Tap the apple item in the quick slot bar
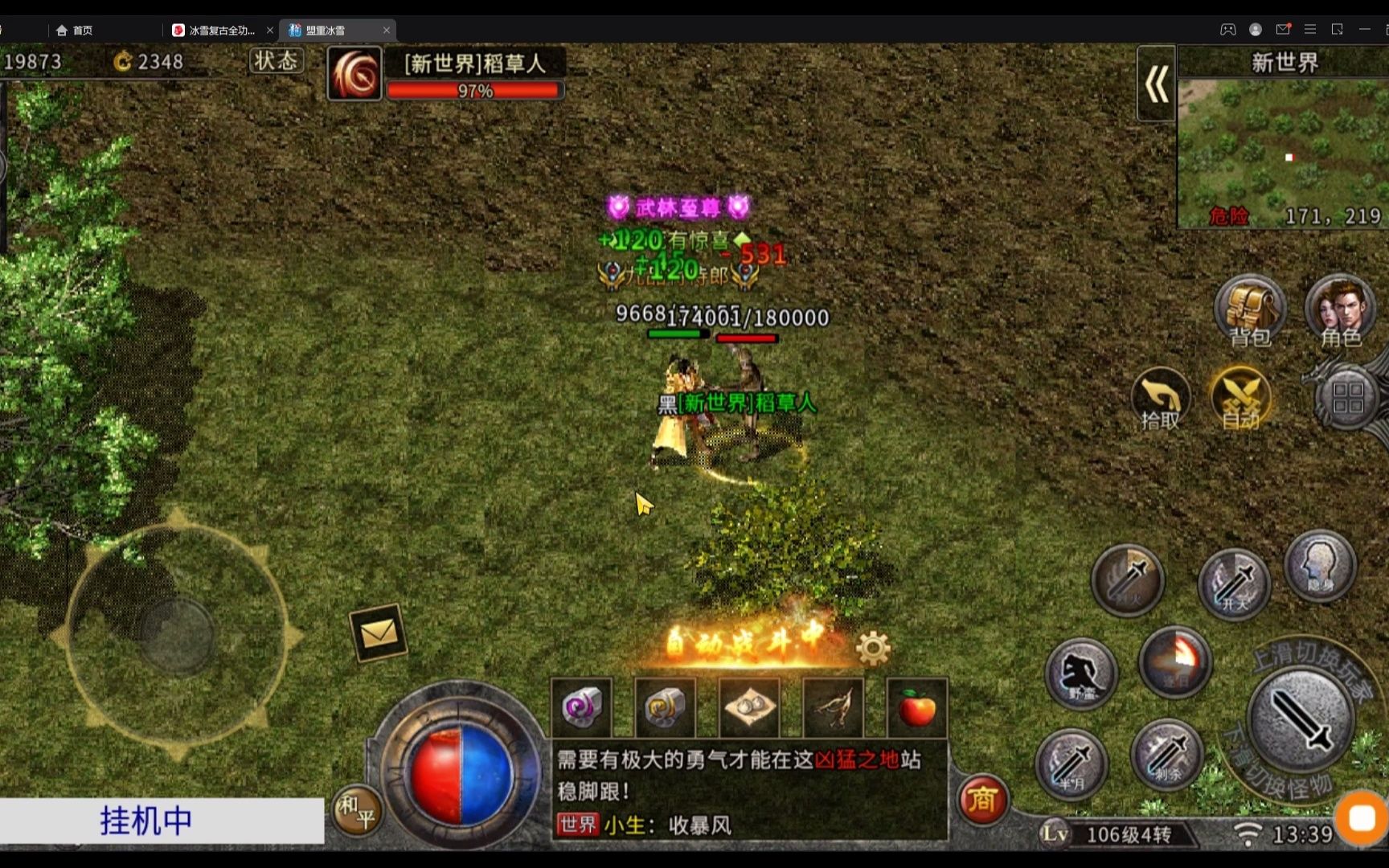This screenshot has height=868, width=1389. click(916, 707)
